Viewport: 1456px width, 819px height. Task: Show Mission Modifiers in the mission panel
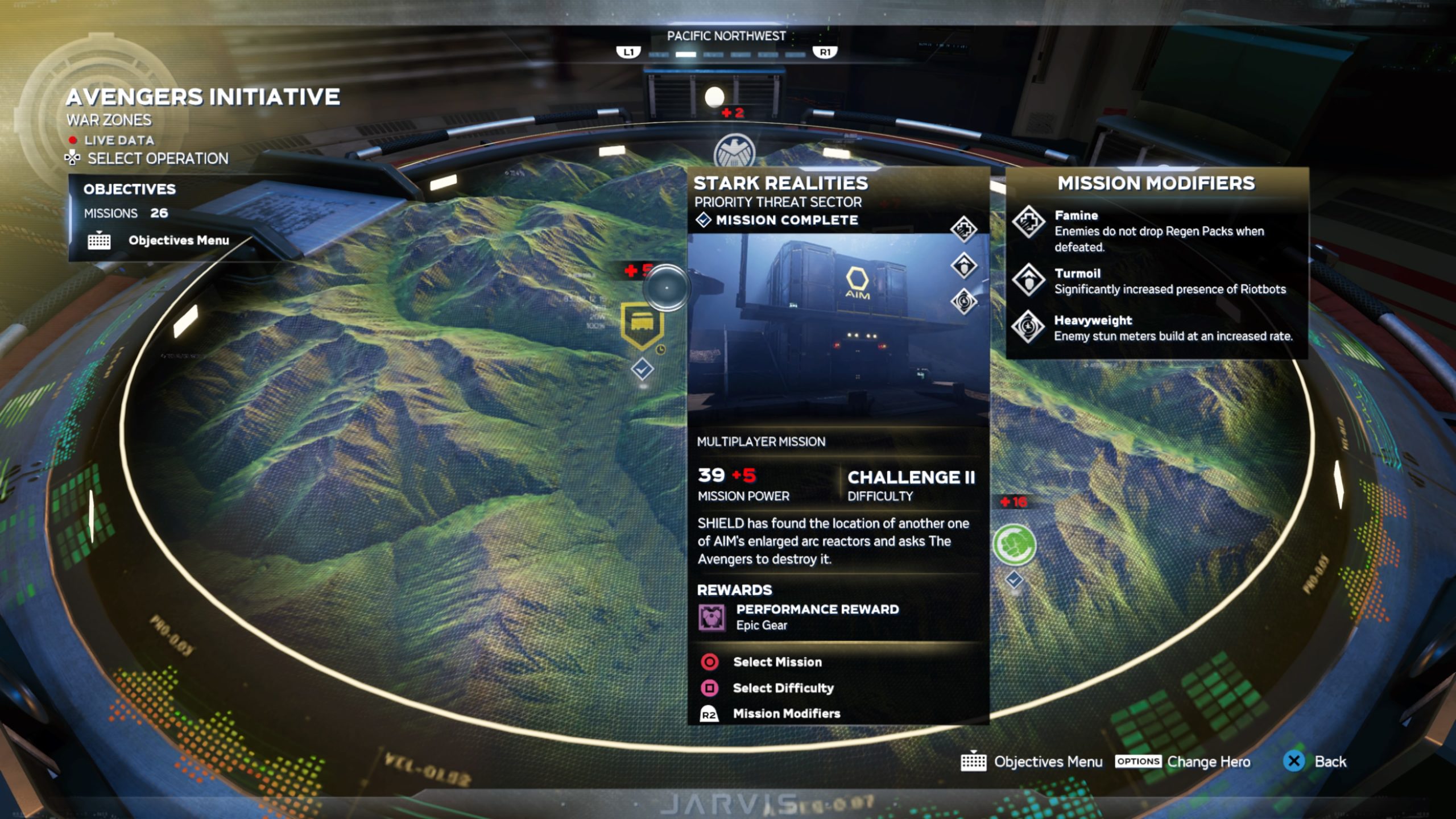[786, 714]
